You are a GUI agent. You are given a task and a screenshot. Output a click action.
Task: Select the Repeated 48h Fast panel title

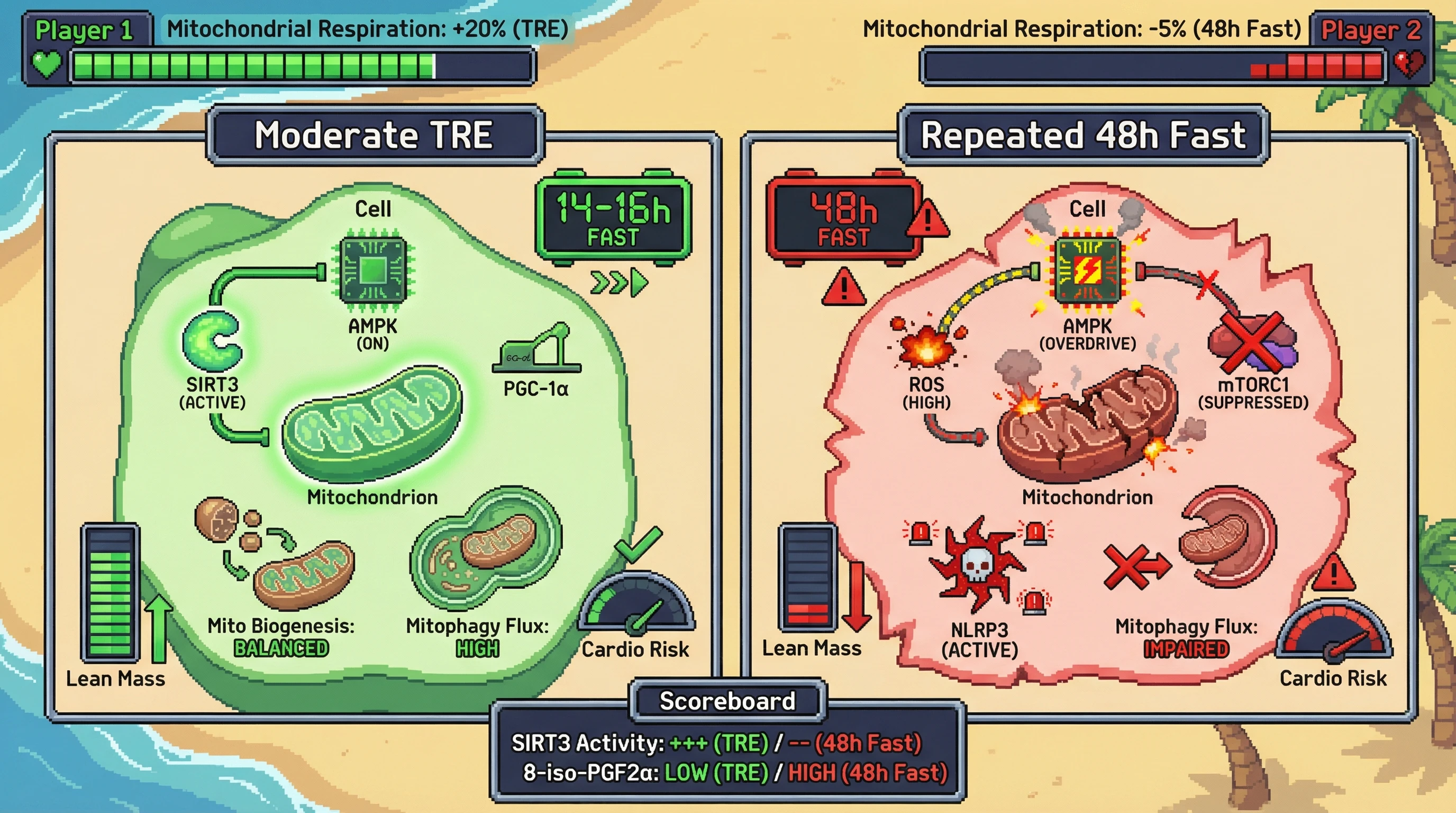1083,135
